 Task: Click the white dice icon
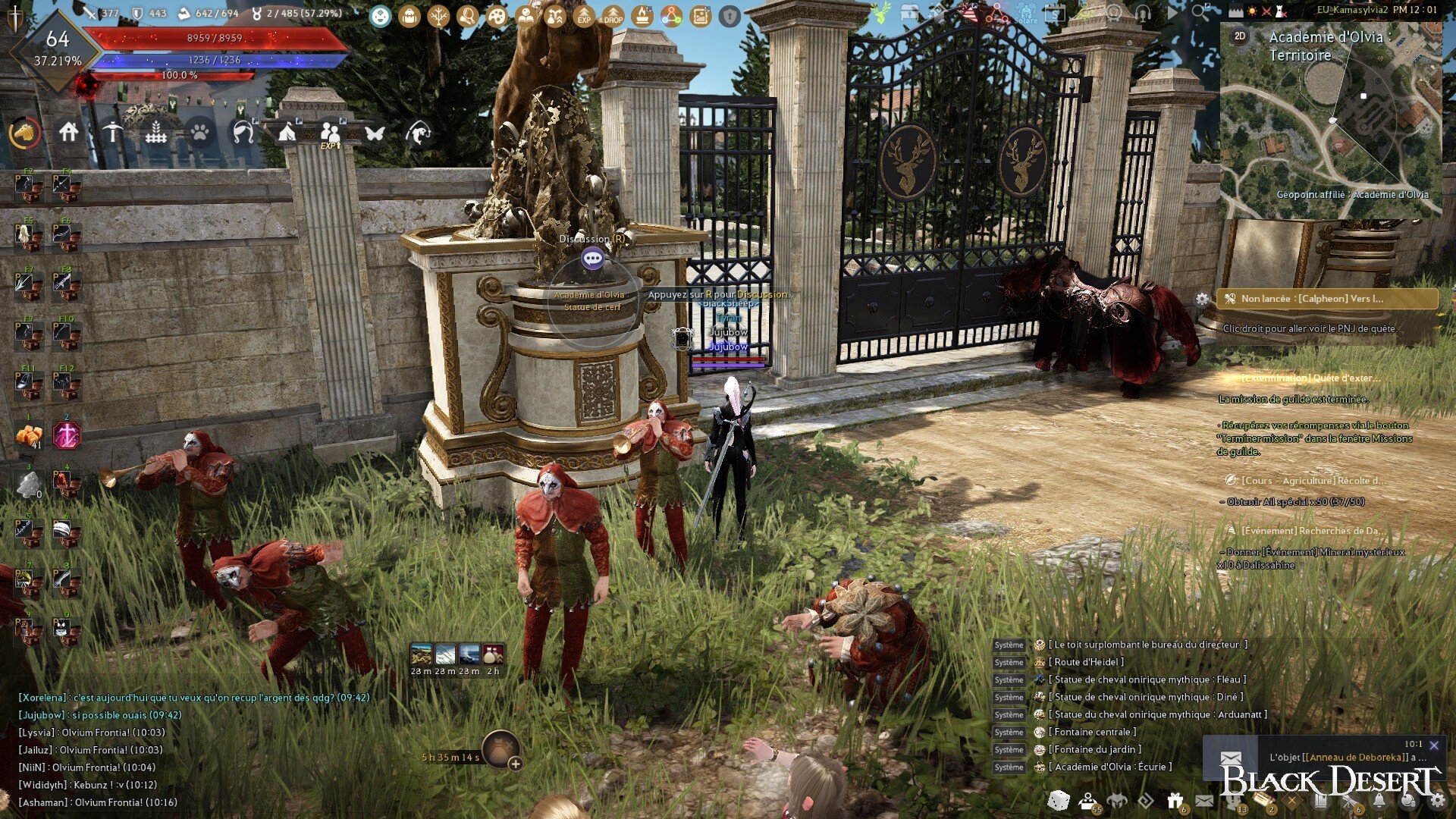click(x=1058, y=800)
